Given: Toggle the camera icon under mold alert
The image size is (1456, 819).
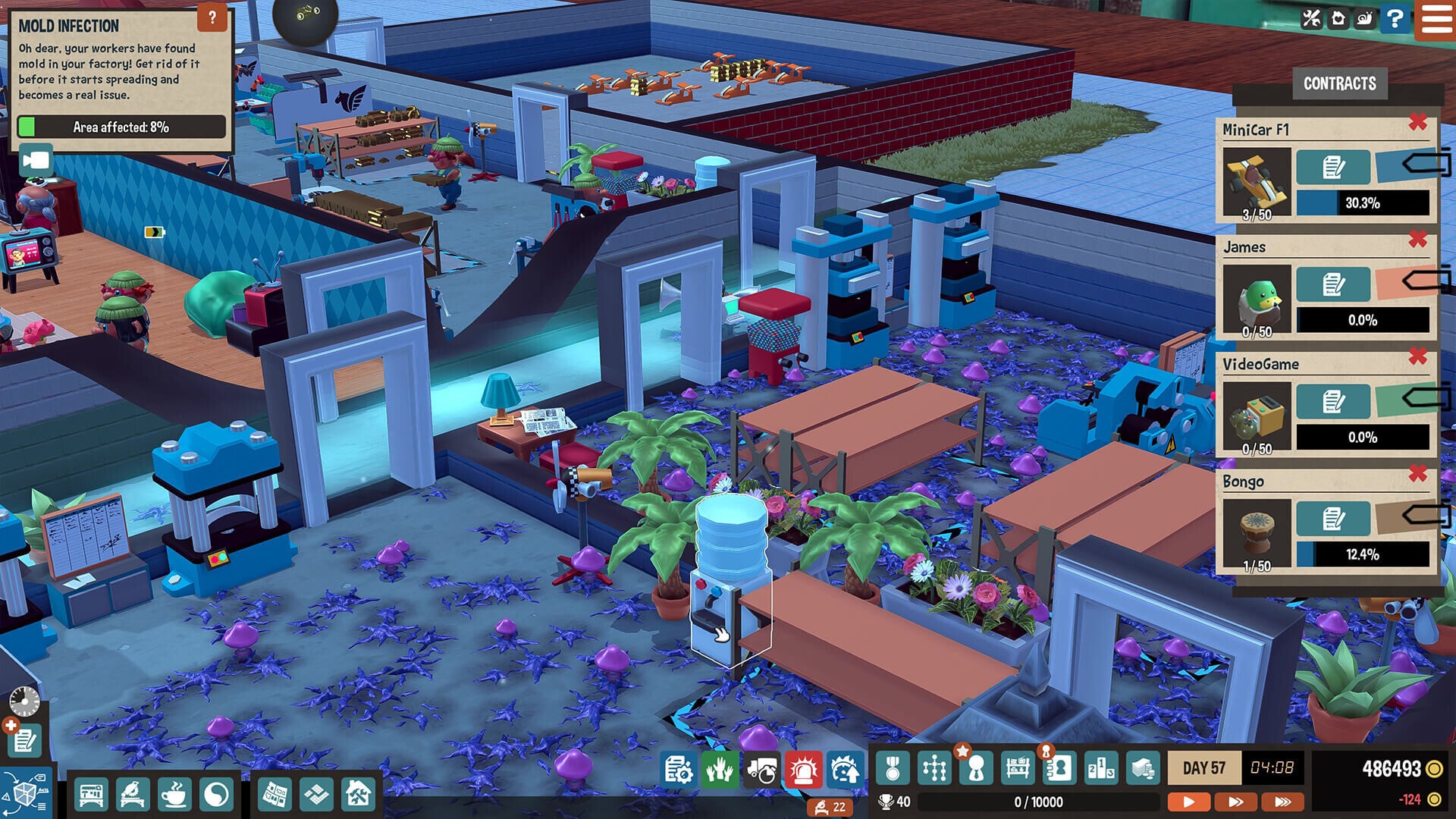Looking at the screenshot, I should [x=36, y=161].
